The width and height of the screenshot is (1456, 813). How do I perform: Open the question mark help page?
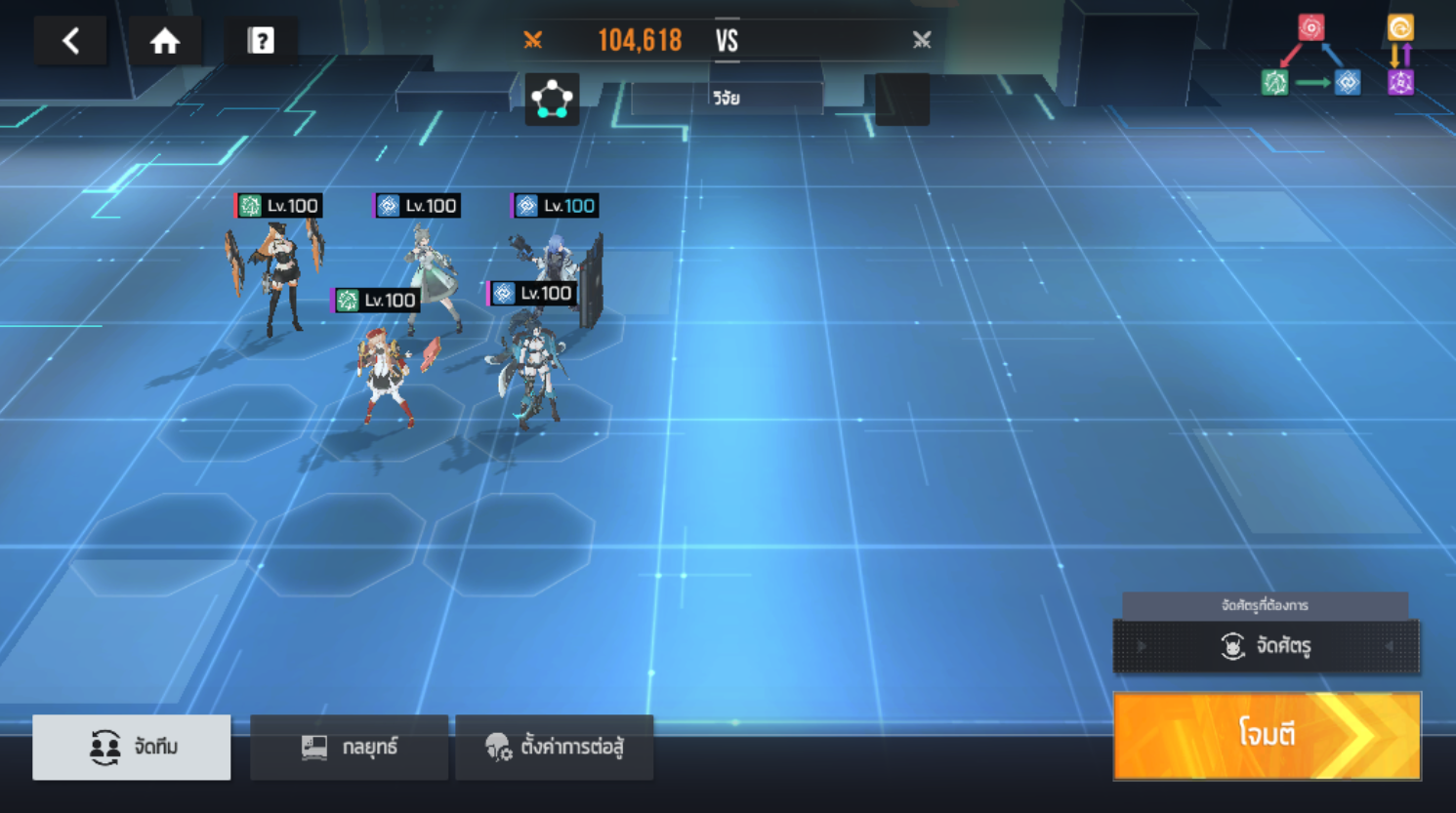261,41
